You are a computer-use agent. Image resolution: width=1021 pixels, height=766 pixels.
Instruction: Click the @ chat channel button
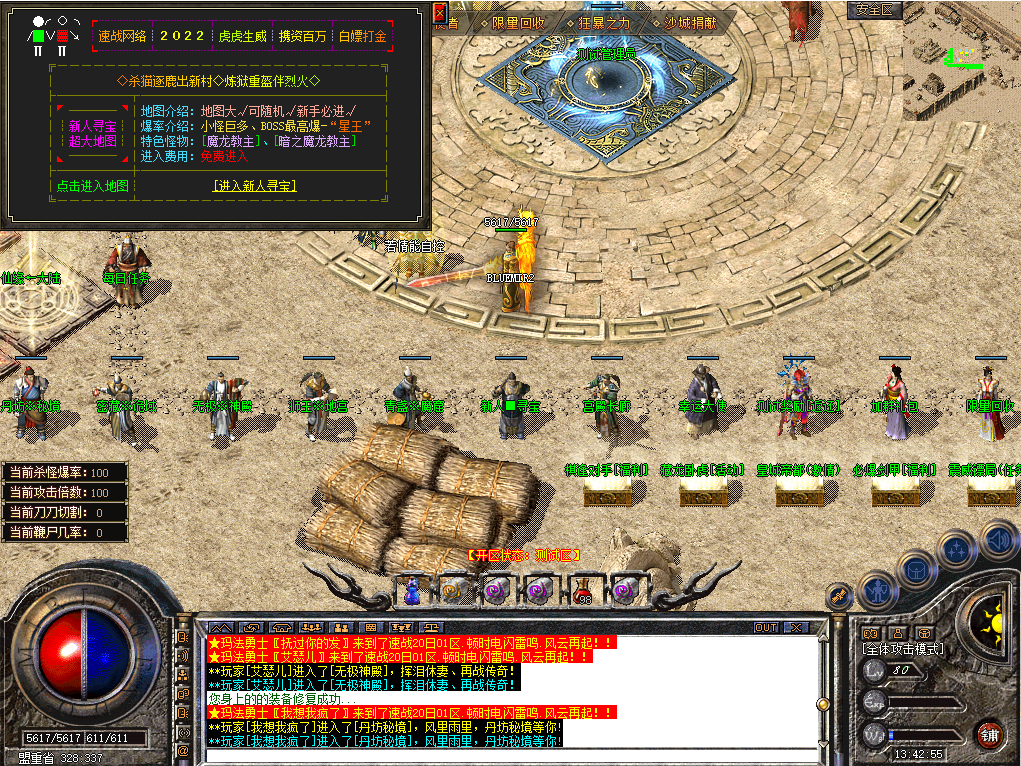tap(184, 749)
